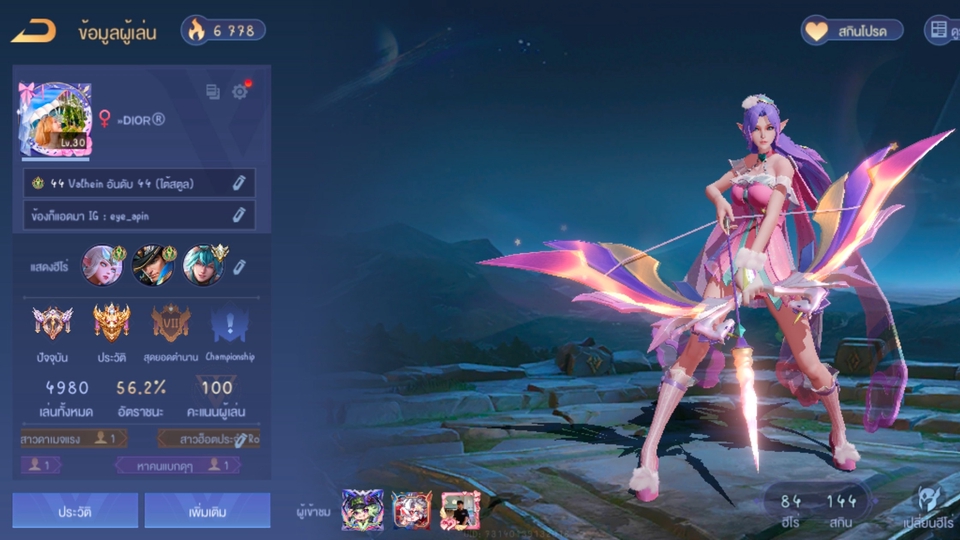Go back using the arrow button

tap(32, 31)
